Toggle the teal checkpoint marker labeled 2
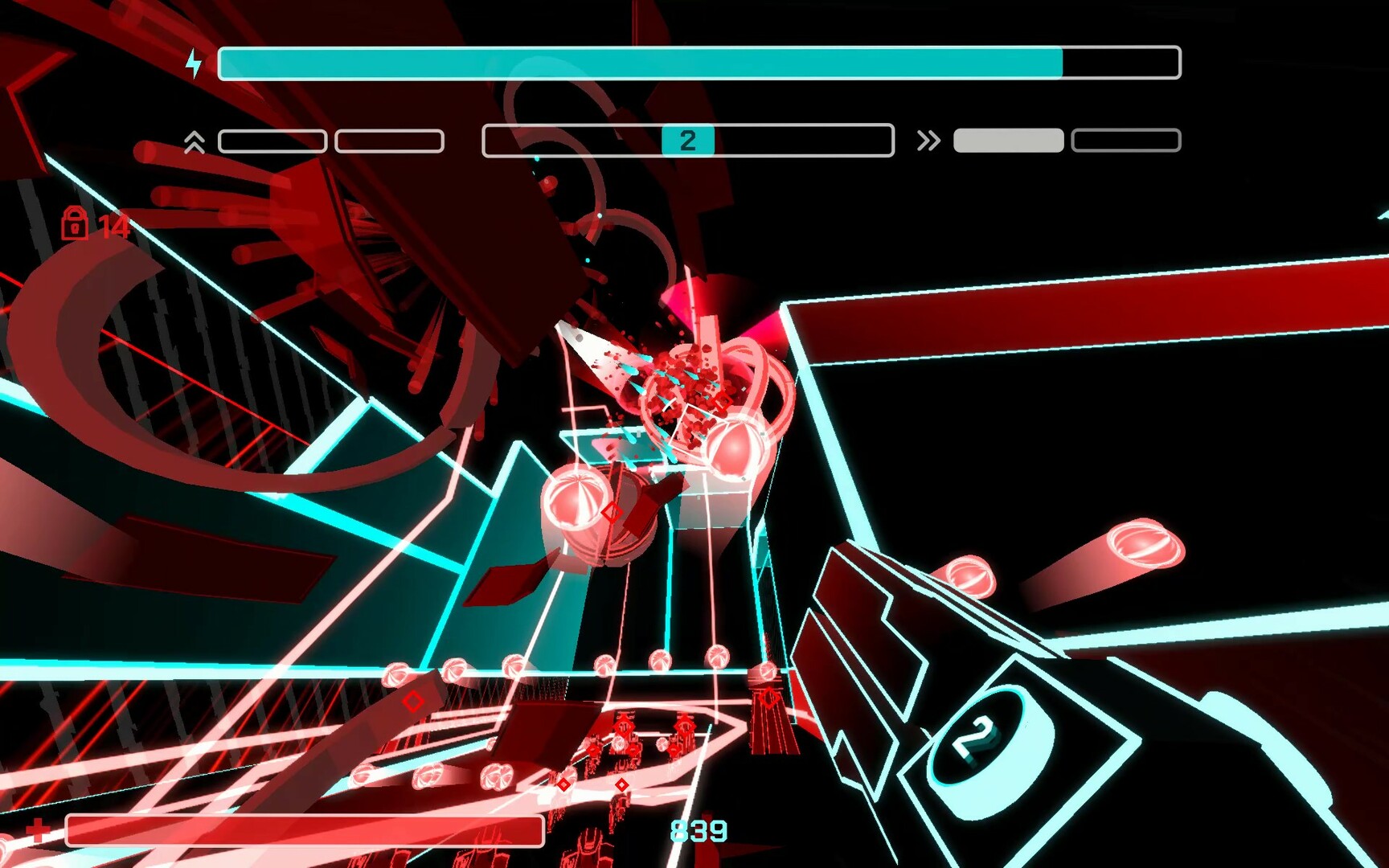Screen dimensions: 1389x868 pos(687,140)
